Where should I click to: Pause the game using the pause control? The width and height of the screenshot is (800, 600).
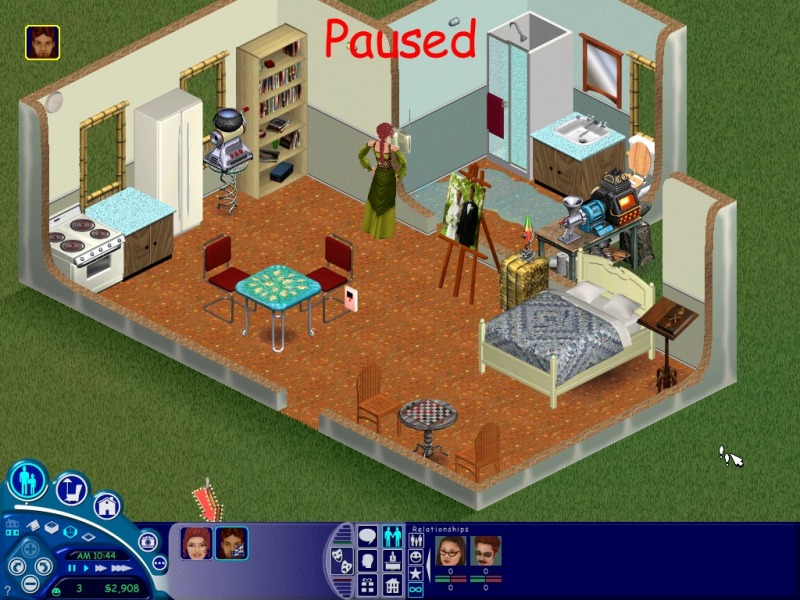(x=72, y=567)
